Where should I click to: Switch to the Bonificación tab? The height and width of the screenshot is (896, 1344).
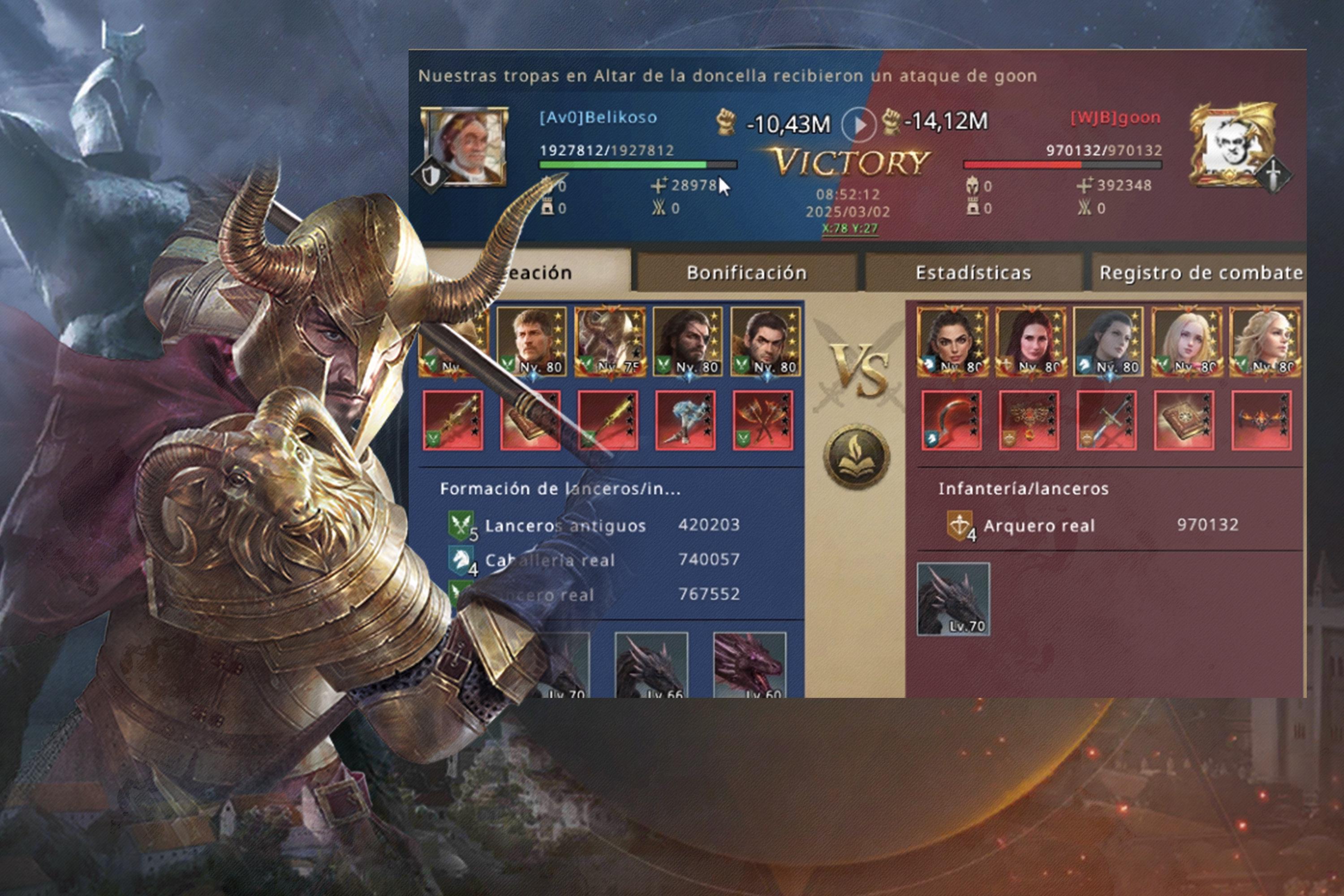[x=746, y=272]
